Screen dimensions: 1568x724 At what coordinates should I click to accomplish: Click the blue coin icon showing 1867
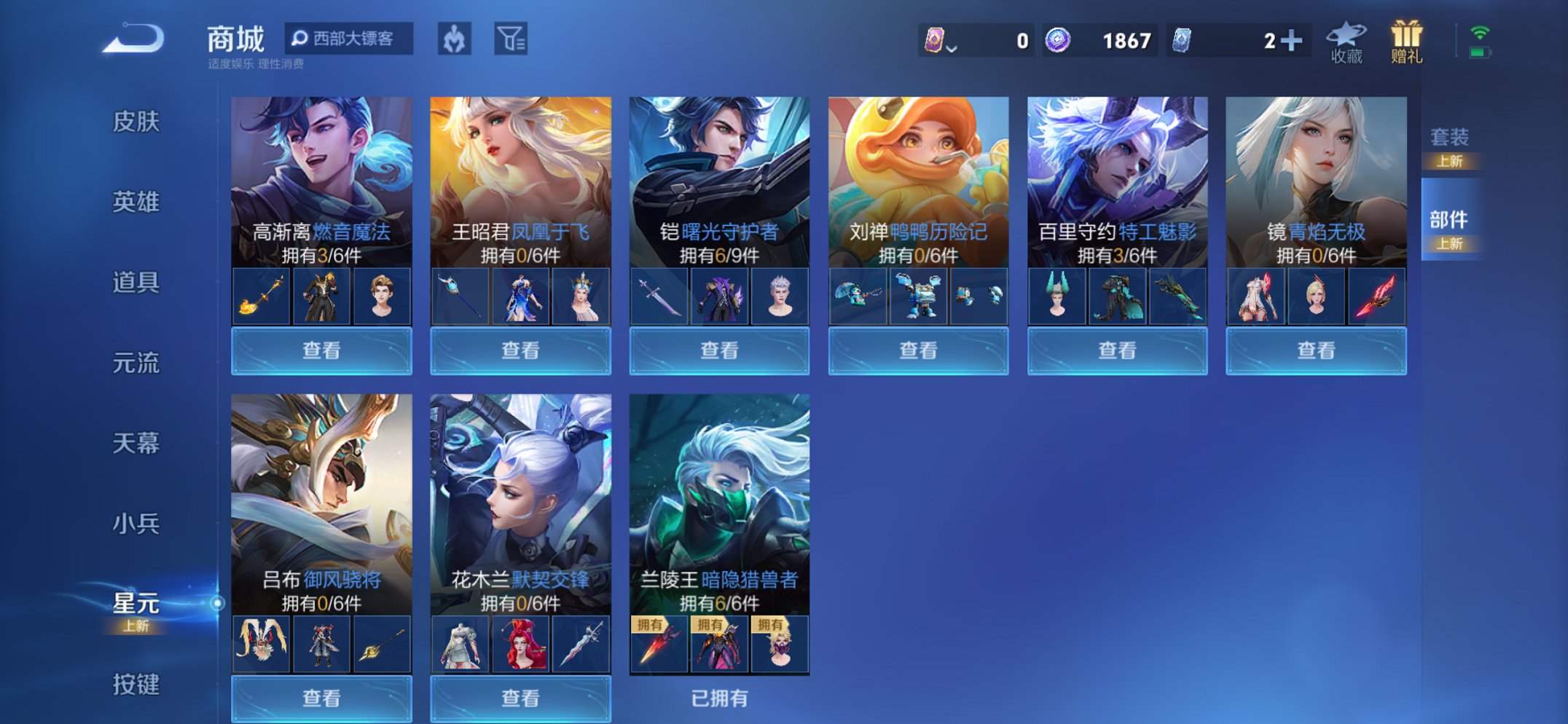1059,39
